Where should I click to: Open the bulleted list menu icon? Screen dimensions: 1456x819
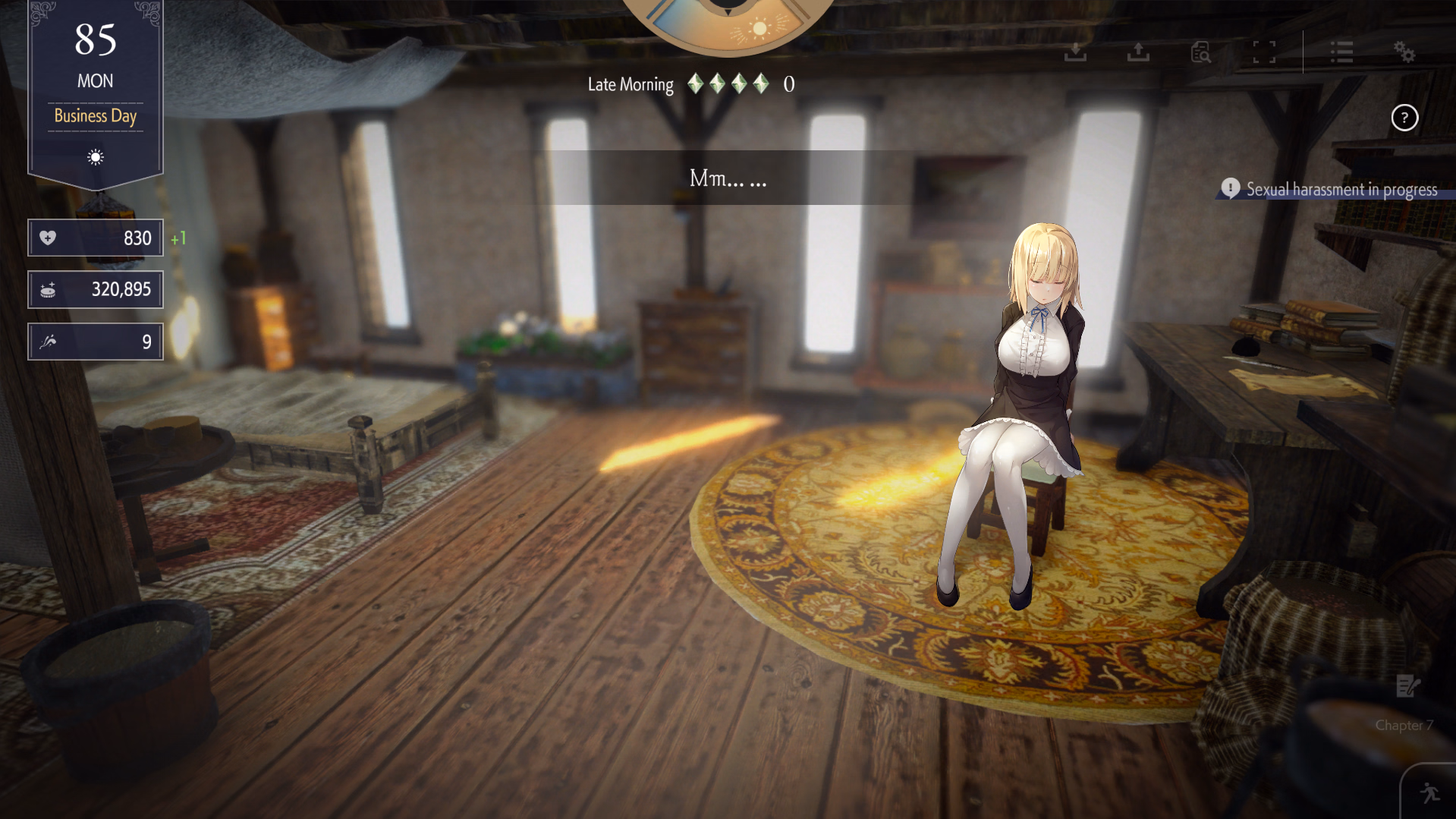1341,52
